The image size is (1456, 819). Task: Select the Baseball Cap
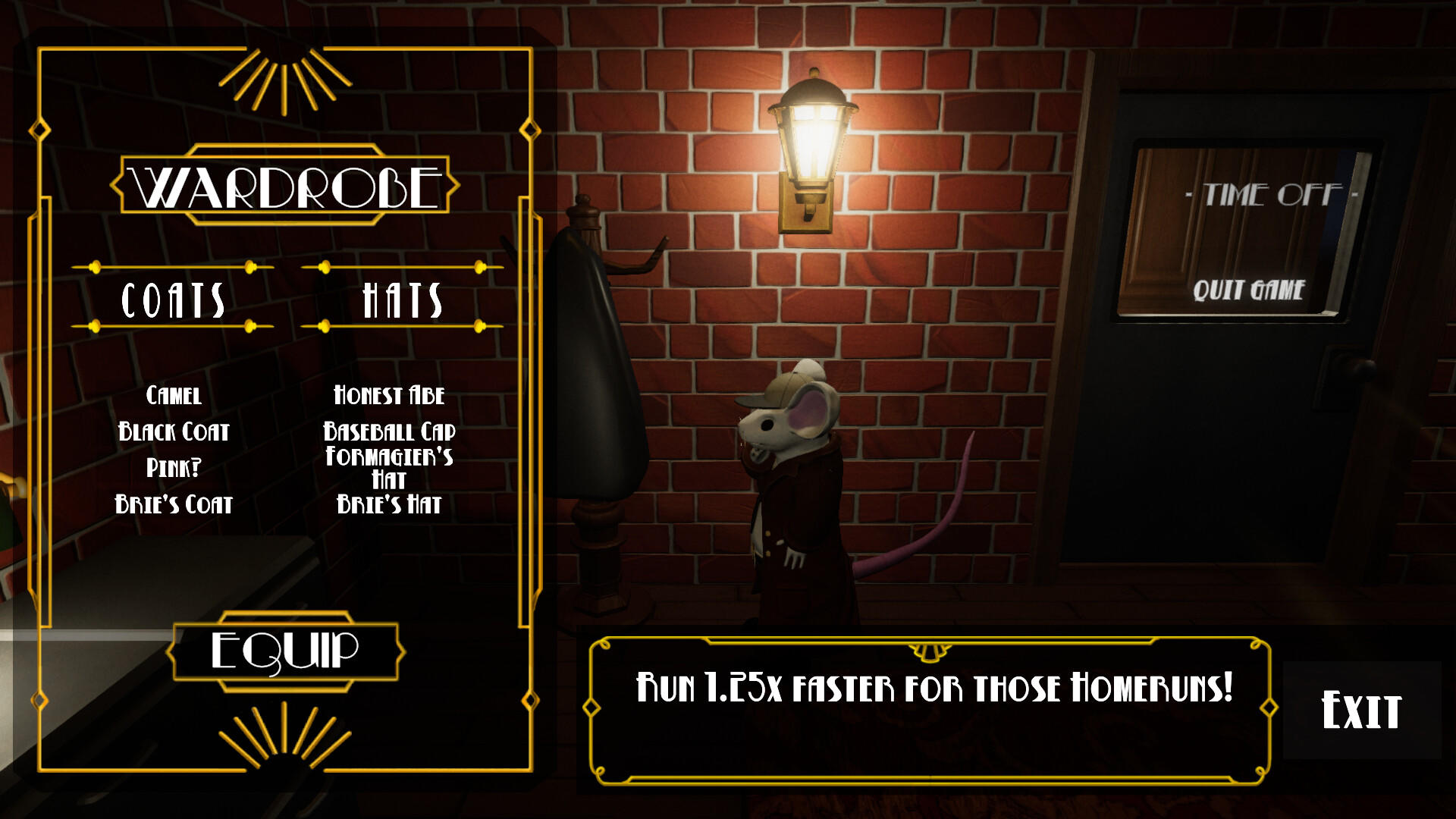click(x=389, y=433)
